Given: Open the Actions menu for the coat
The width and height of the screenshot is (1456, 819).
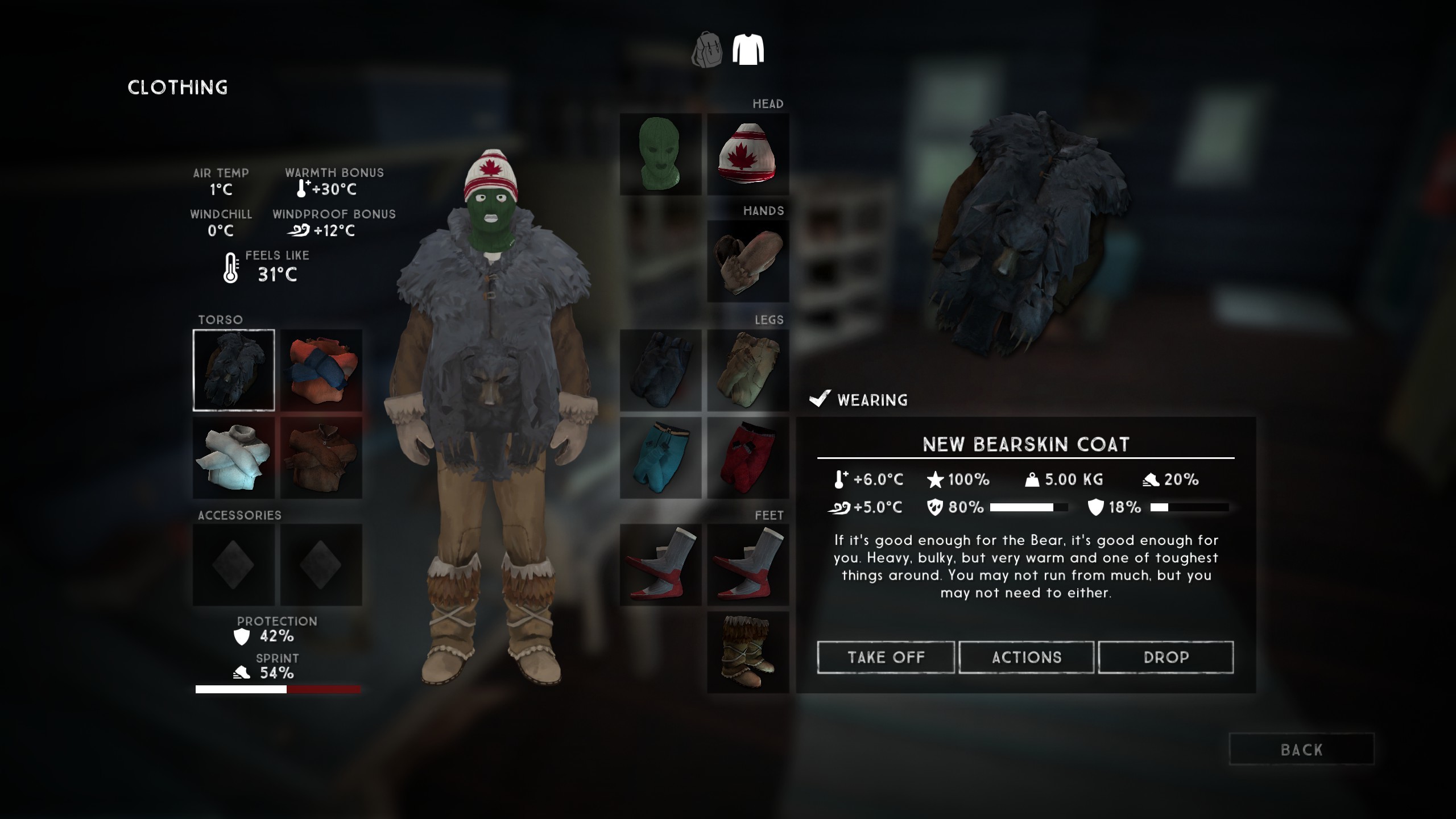Looking at the screenshot, I should pyautogui.click(x=1025, y=657).
